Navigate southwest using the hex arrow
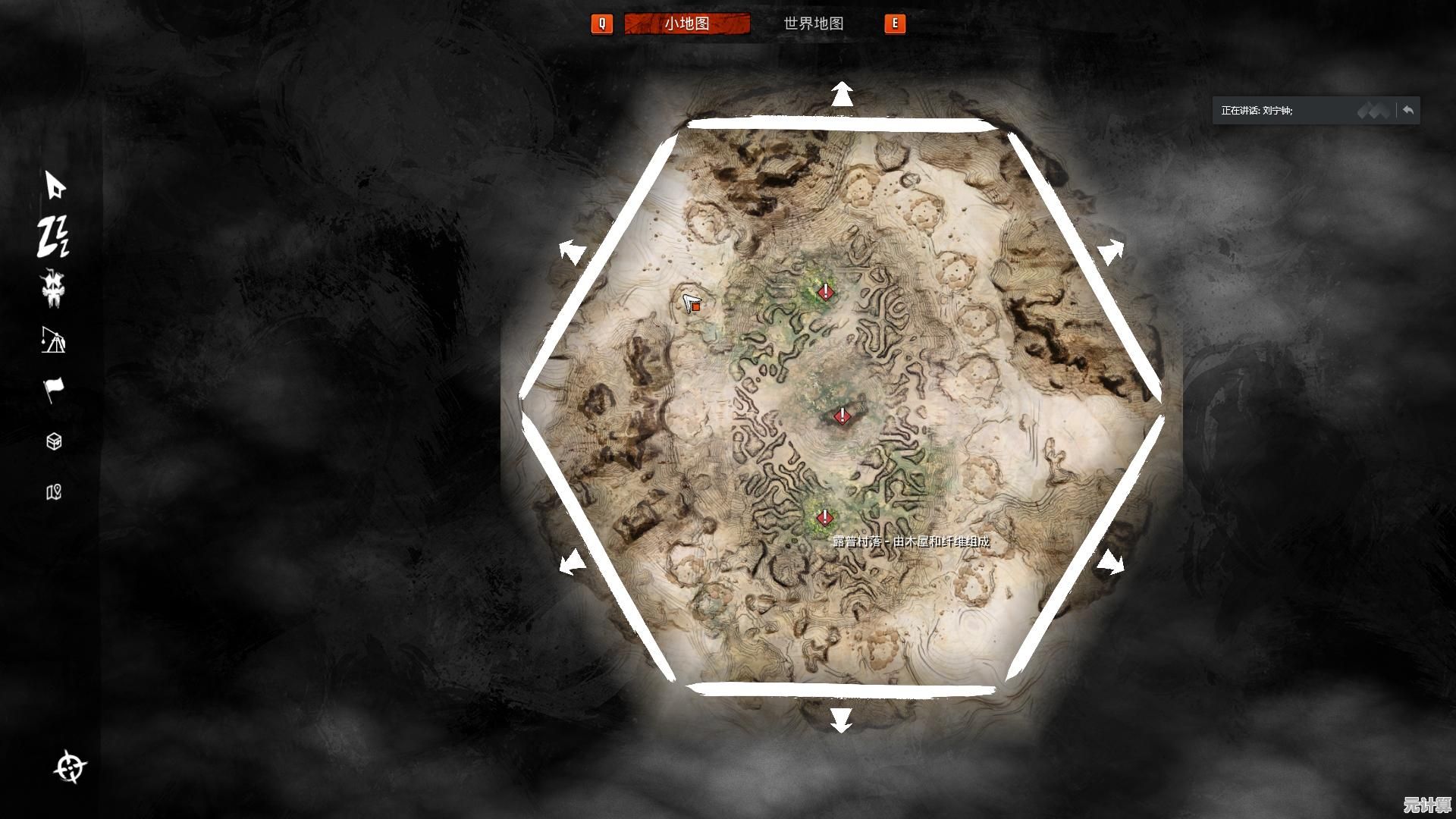 click(573, 563)
